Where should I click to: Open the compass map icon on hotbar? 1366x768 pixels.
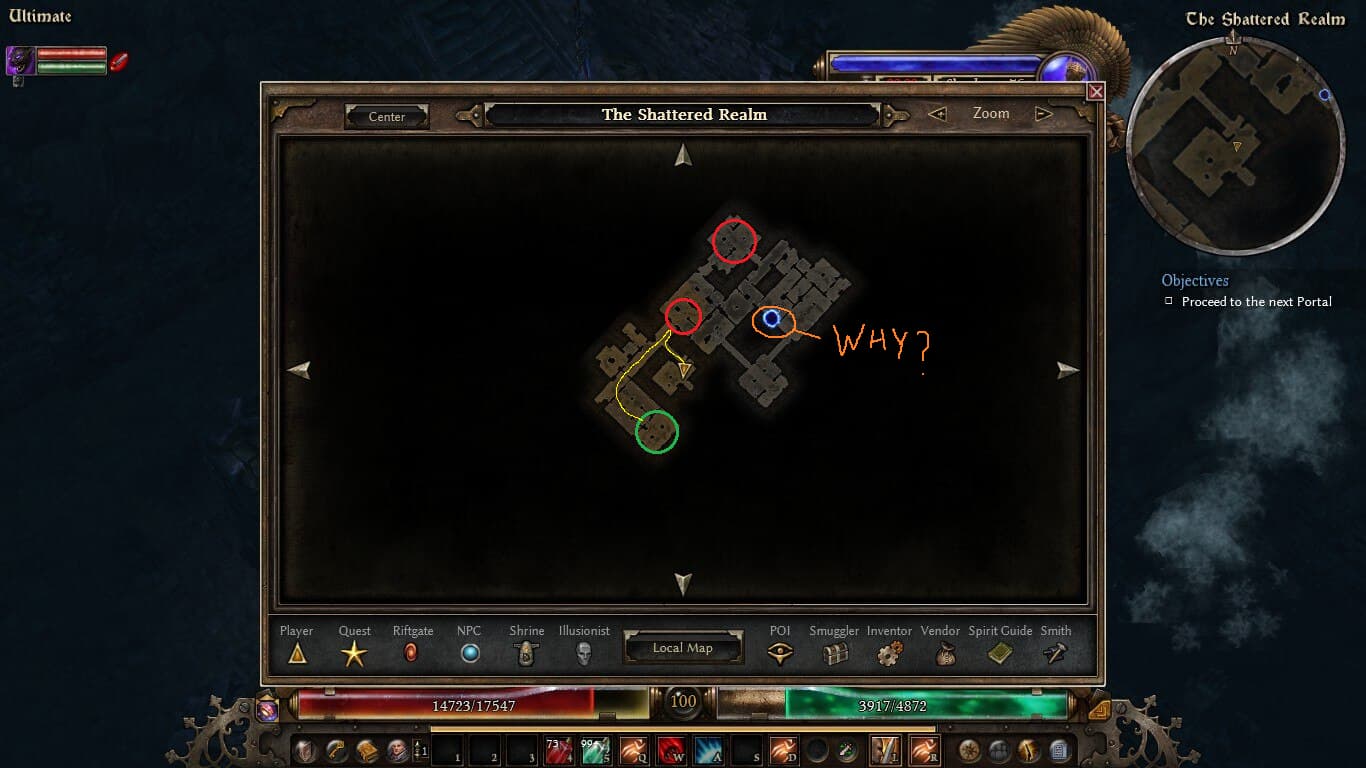click(x=969, y=750)
